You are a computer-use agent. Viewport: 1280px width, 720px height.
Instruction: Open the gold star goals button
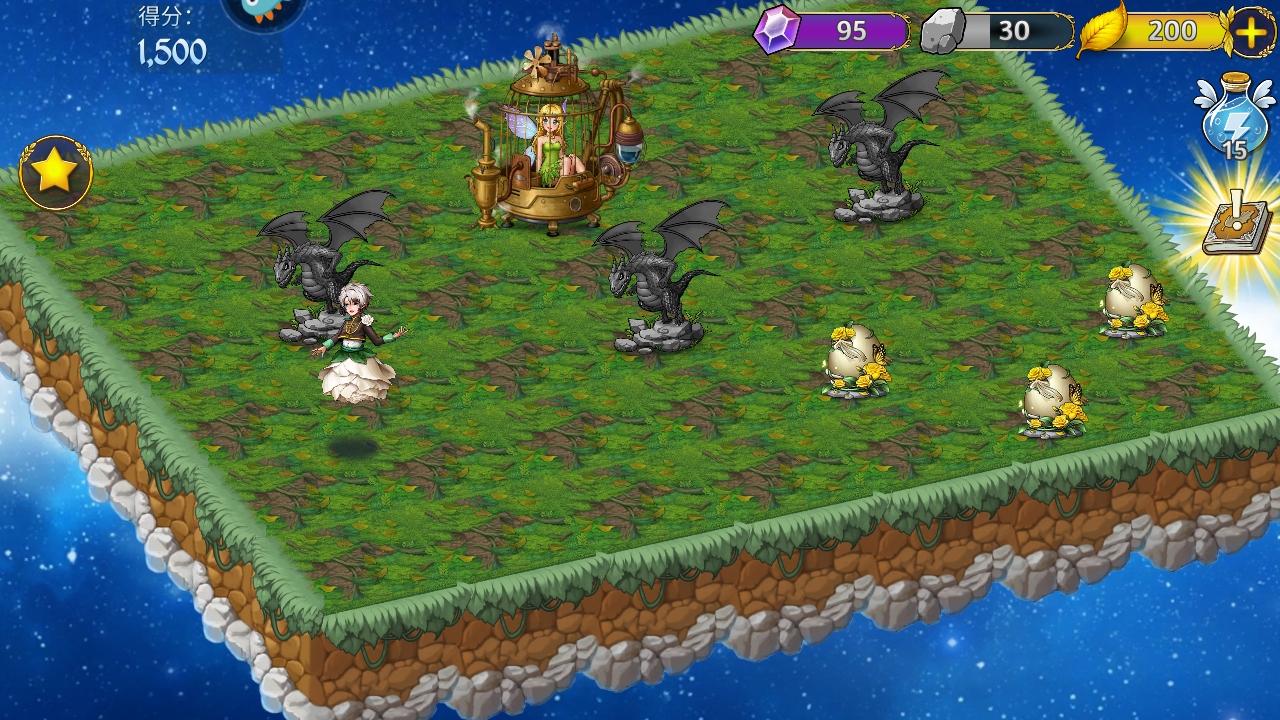(x=56, y=173)
